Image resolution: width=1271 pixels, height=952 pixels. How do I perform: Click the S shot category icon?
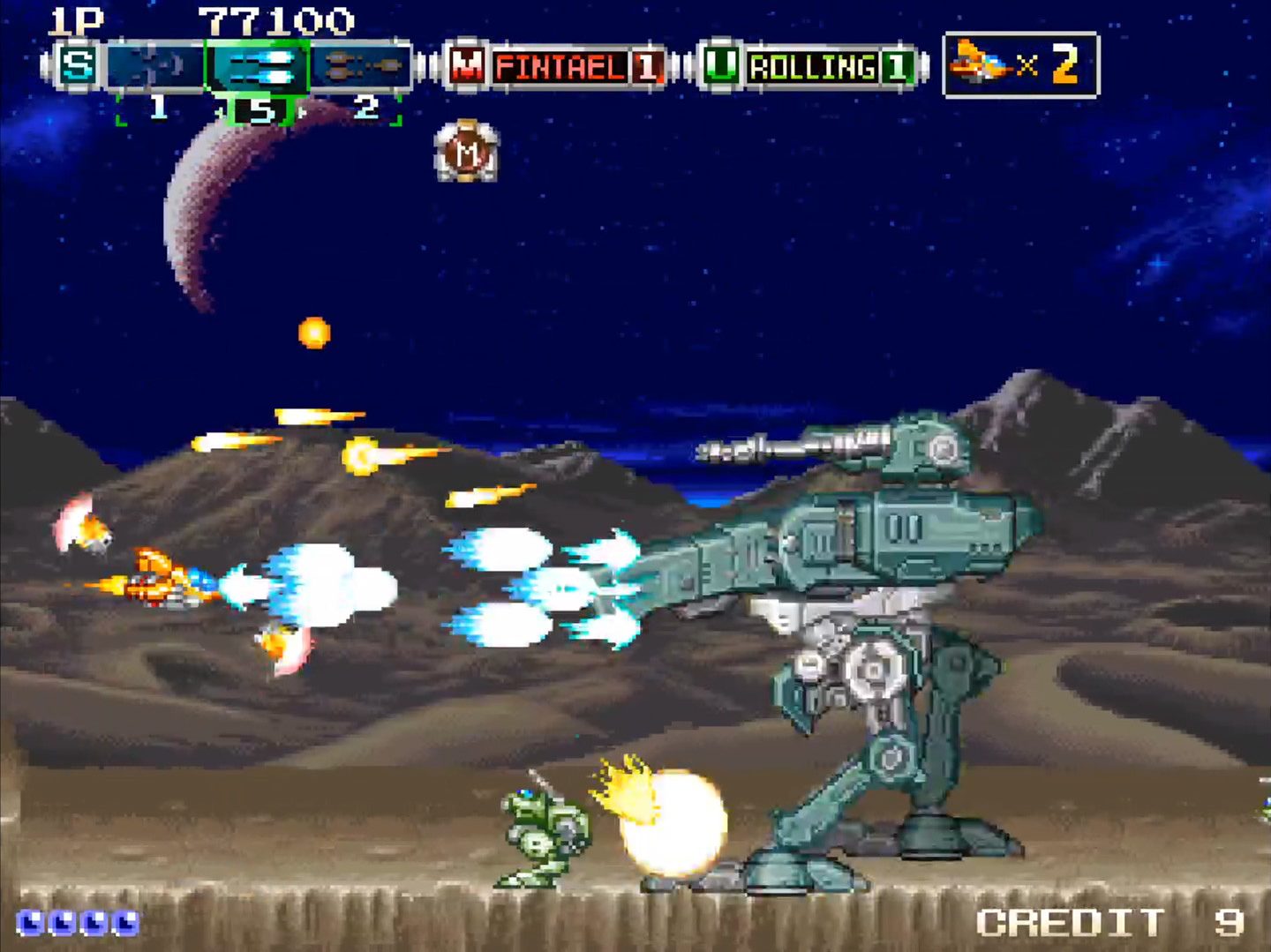click(77, 66)
